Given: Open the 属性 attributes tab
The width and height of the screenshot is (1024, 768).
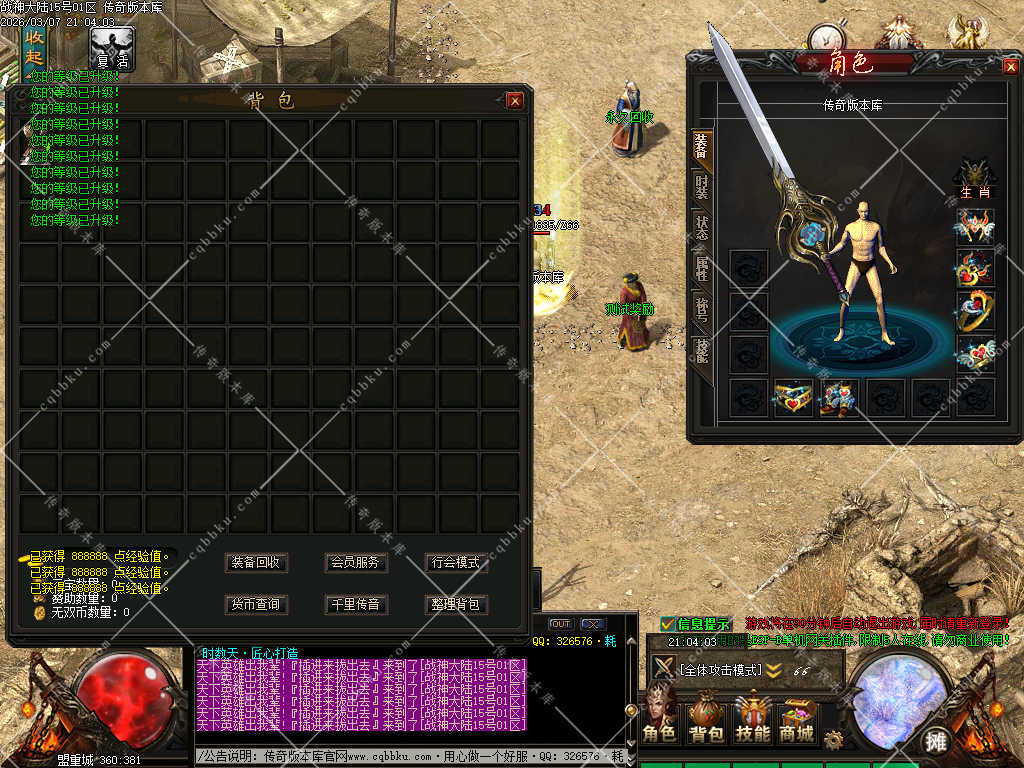Looking at the screenshot, I should [x=702, y=268].
